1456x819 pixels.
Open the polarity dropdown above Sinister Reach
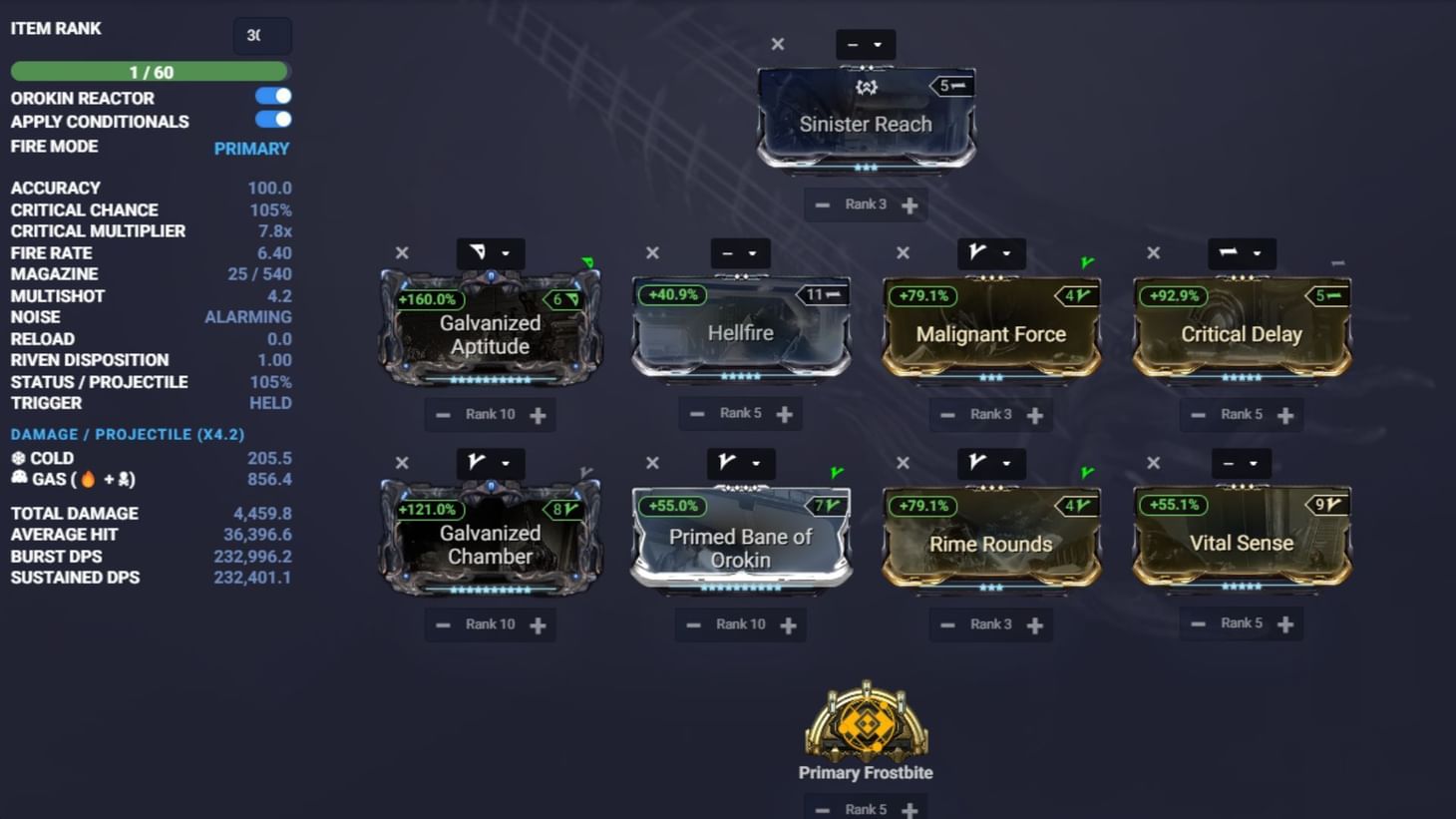(x=866, y=44)
